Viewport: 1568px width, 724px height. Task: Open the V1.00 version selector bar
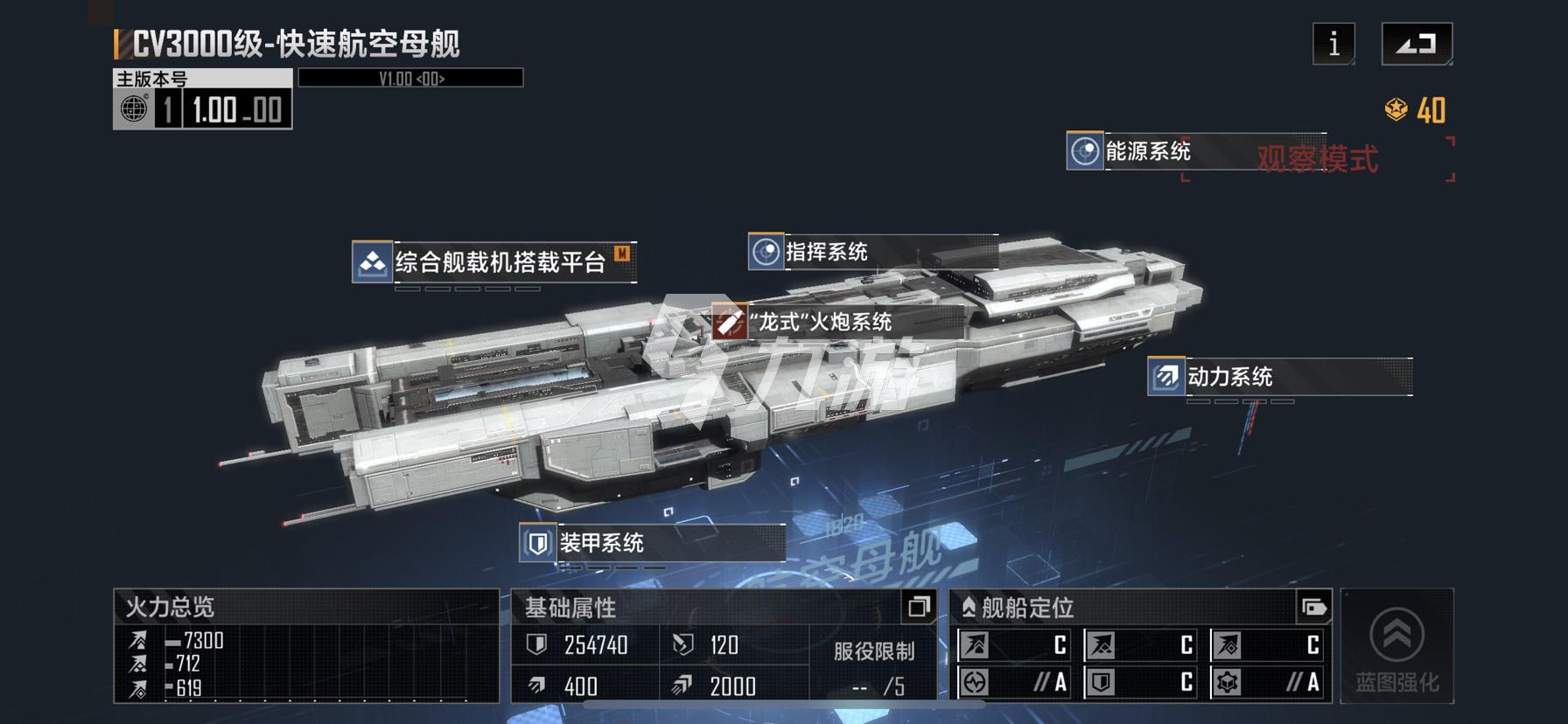click(x=411, y=79)
